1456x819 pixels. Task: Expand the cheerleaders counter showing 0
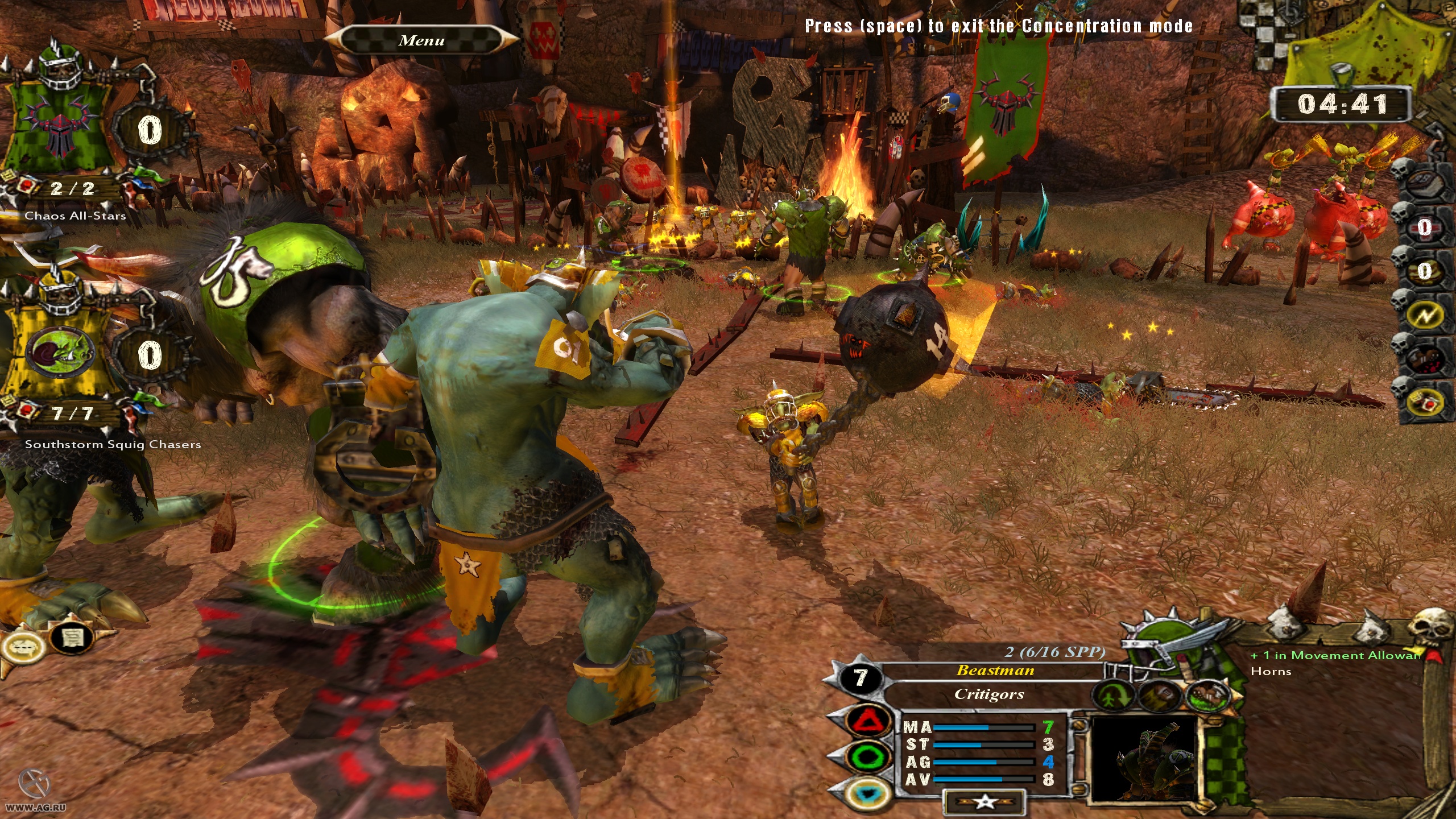click(x=1424, y=271)
